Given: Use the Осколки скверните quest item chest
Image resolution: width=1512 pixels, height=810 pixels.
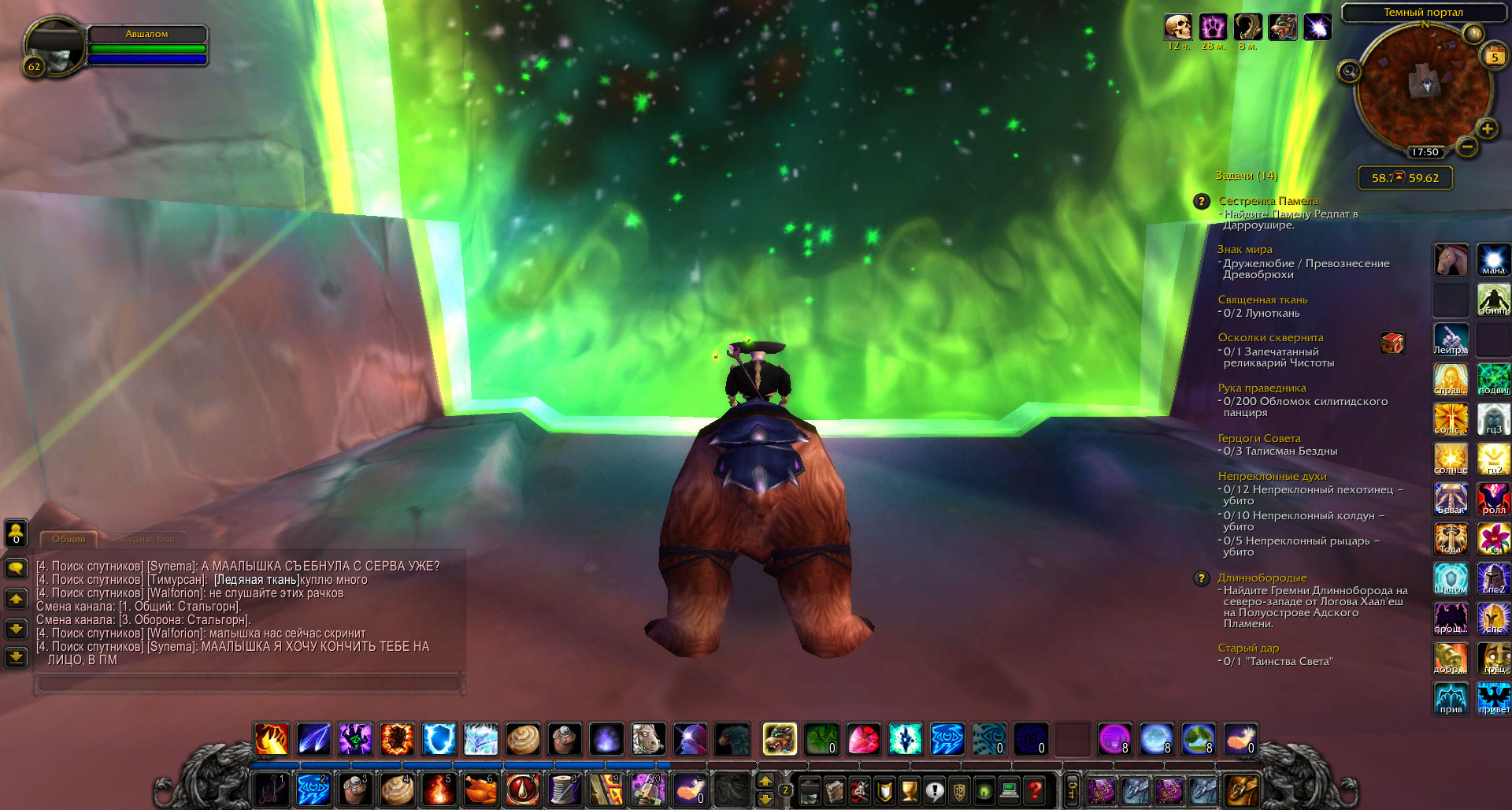Looking at the screenshot, I should coord(1392,343).
